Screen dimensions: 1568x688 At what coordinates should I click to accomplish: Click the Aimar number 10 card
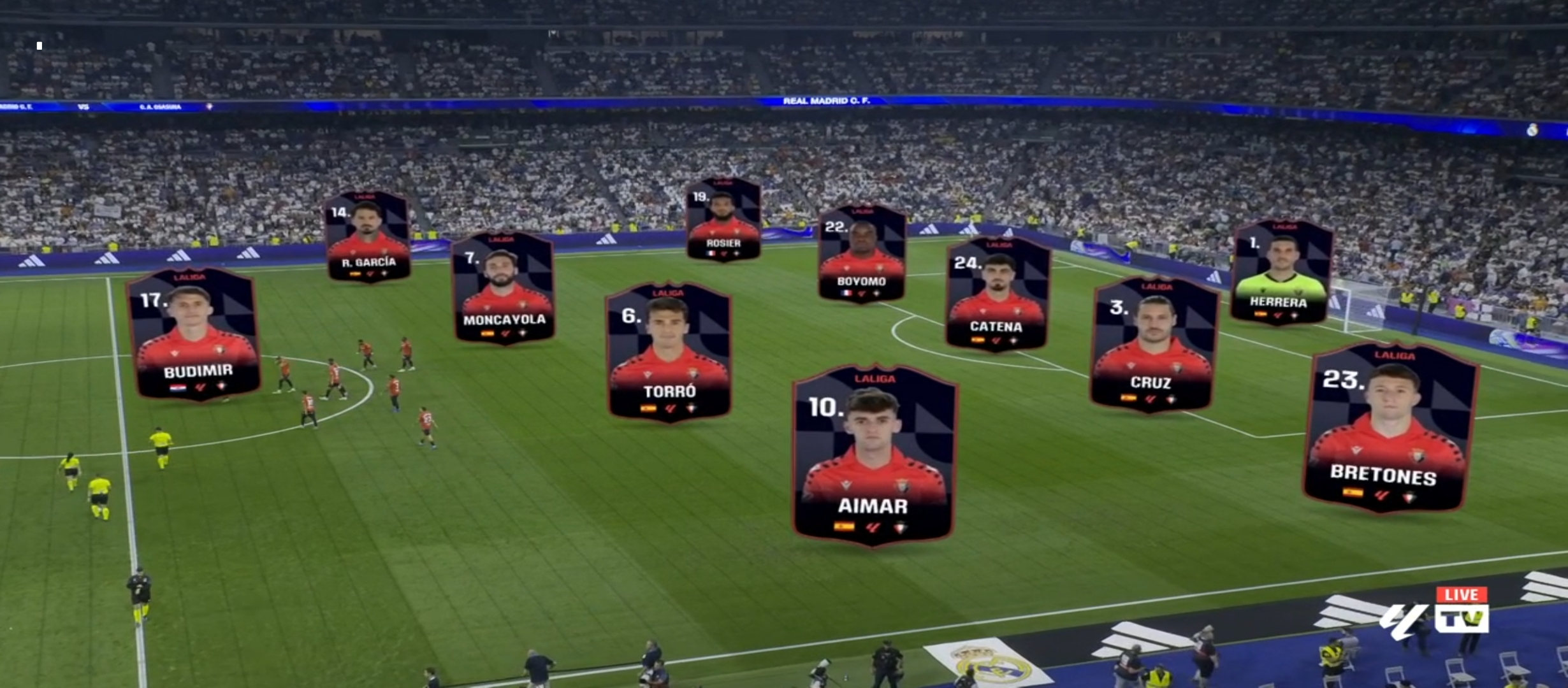[873, 455]
